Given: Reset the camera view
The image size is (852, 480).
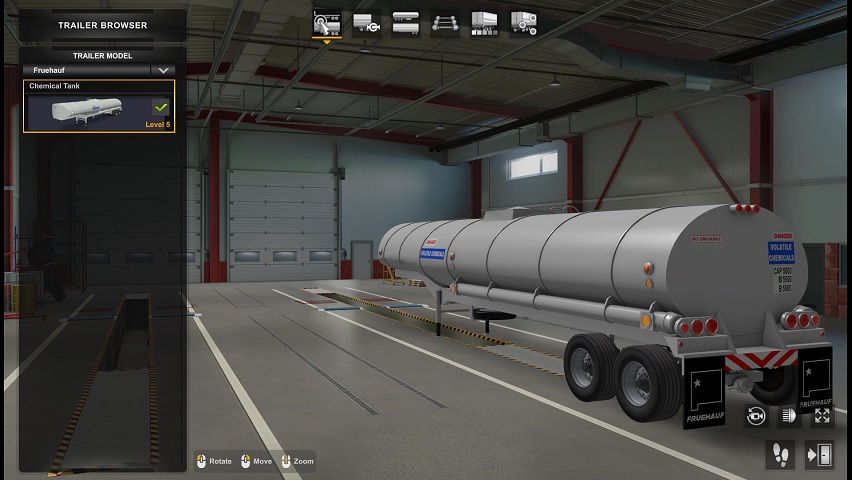Looking at the screenshot, I should click(756, 415).
